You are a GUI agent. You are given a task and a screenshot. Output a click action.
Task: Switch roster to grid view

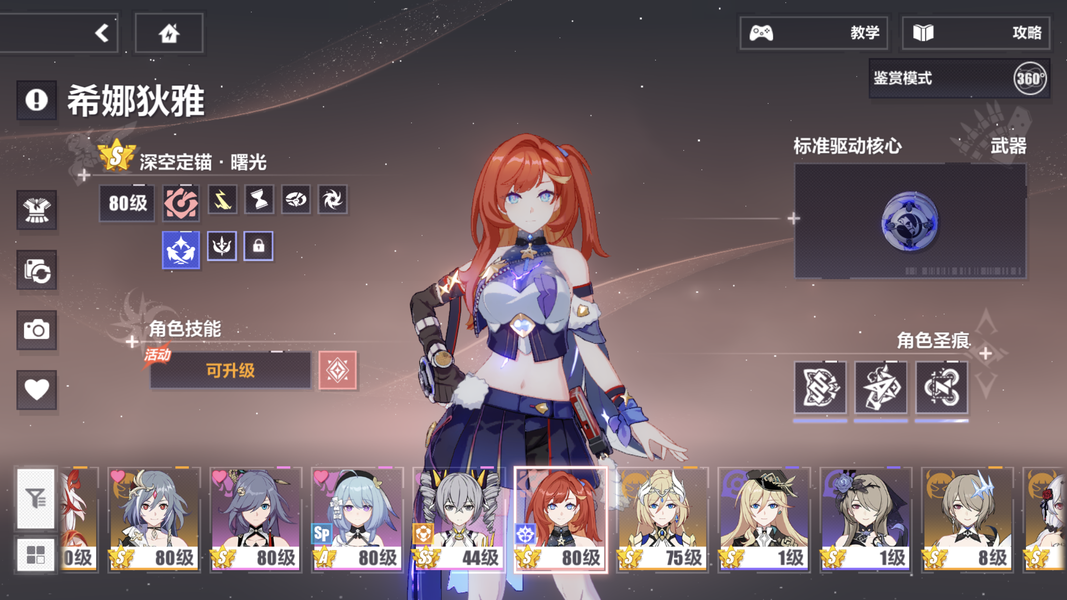[x=36, y=555]
